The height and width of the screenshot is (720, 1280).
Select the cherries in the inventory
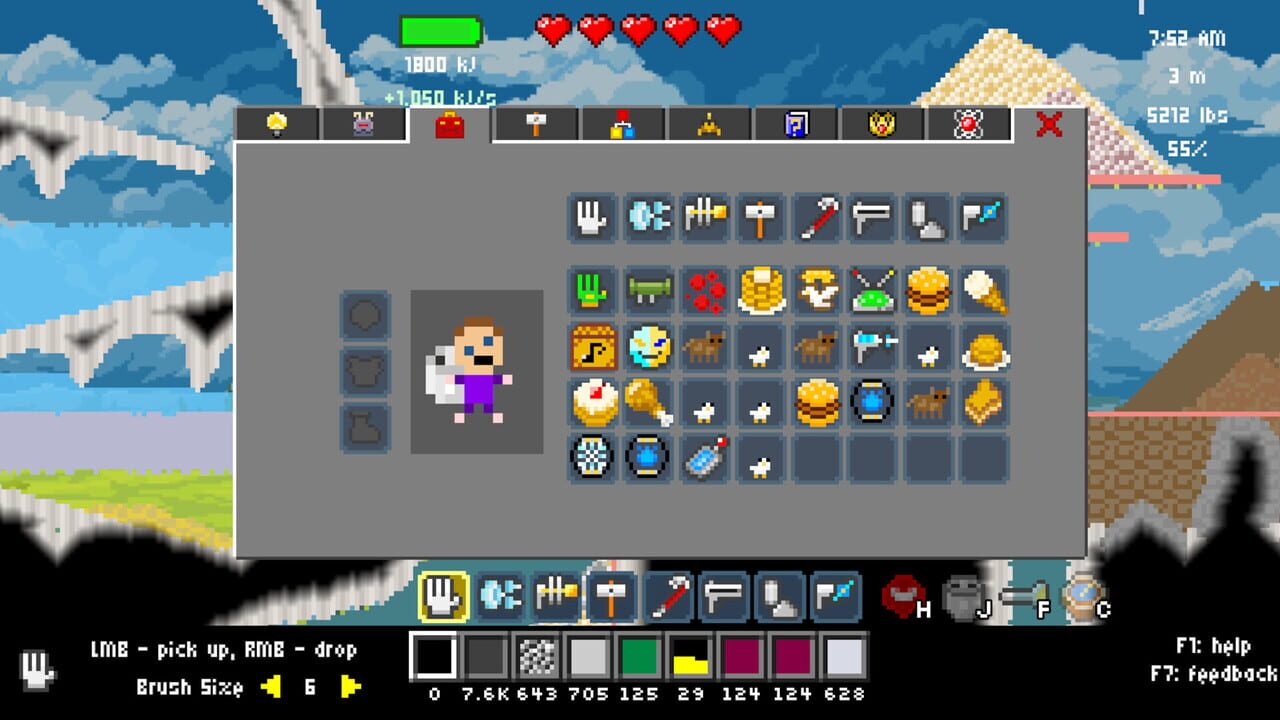pos(705,290)
